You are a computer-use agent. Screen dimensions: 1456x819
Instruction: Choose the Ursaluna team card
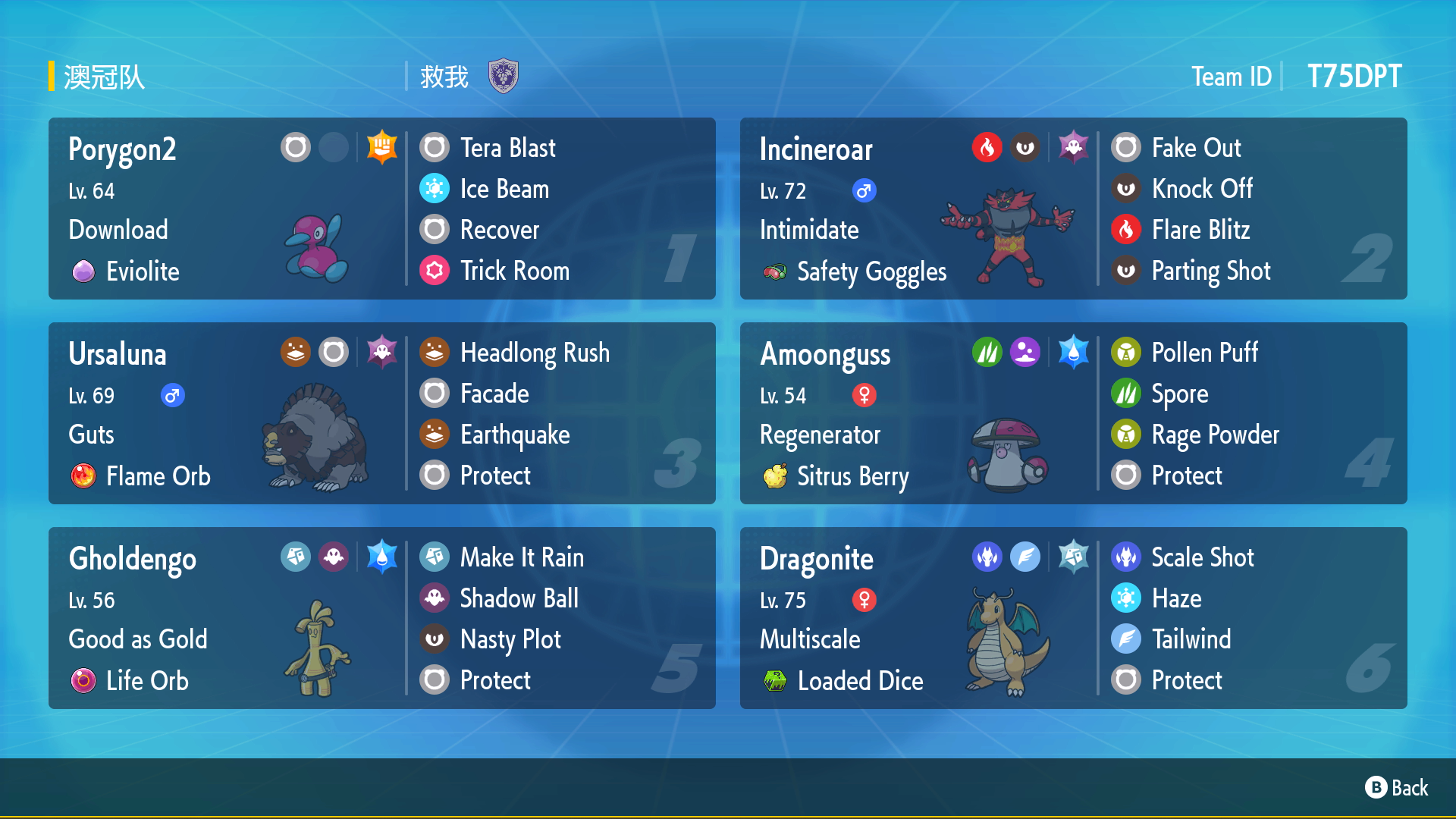(381, 413)
